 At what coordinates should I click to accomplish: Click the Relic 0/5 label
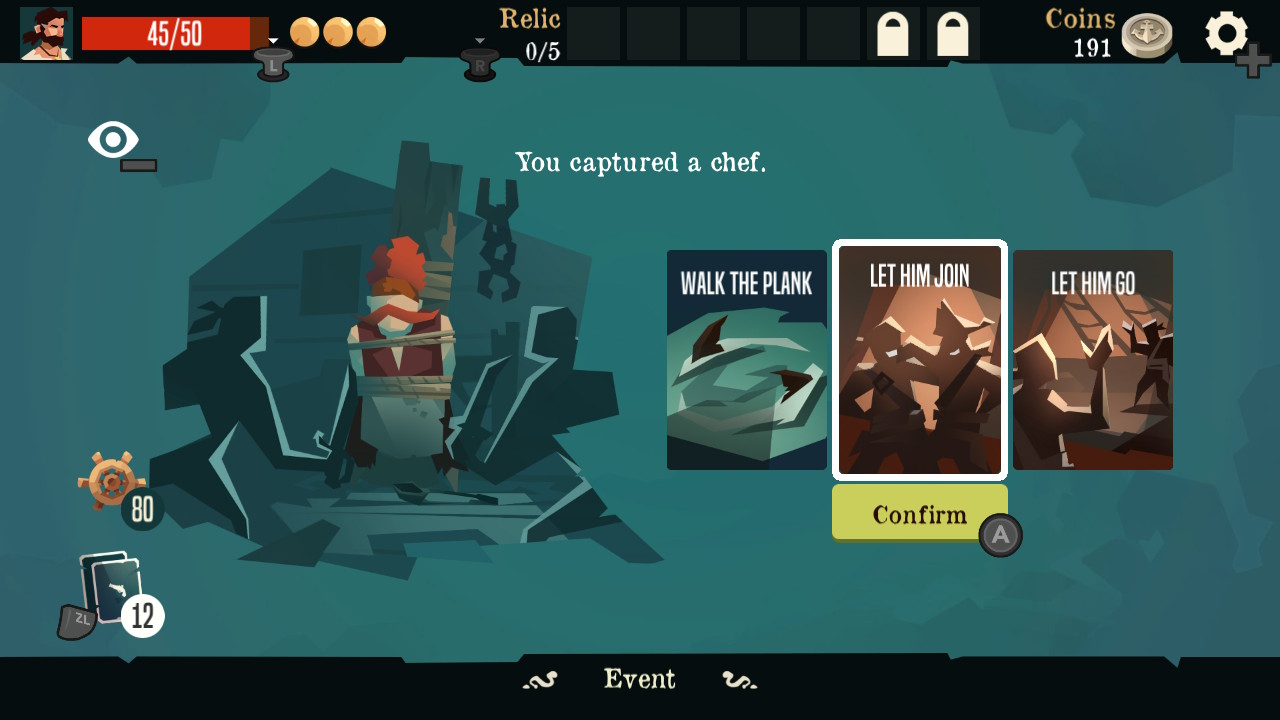(x=530, y=32)
